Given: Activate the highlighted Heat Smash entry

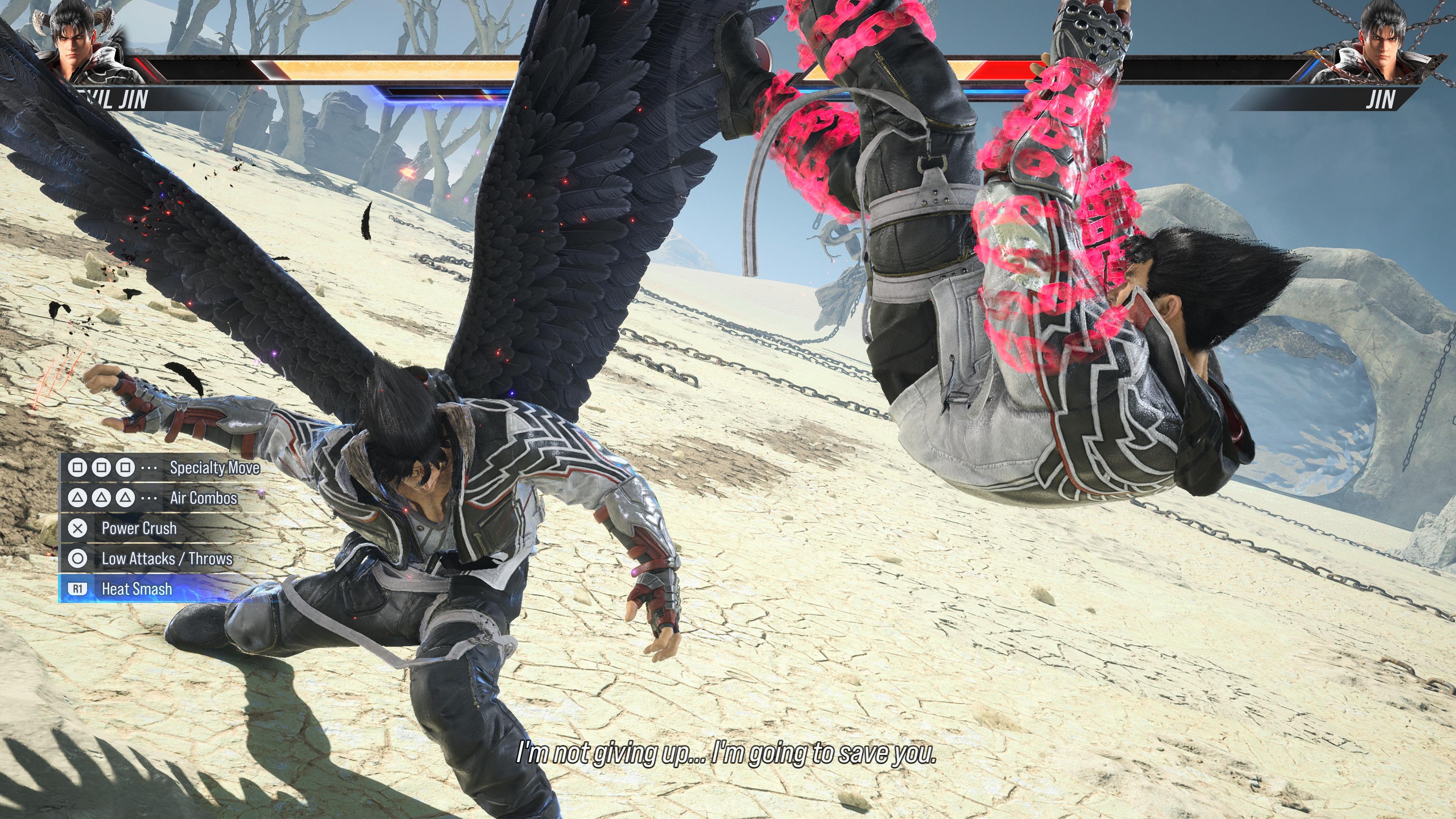Looking at the screenshot, I should pos(137,589).
